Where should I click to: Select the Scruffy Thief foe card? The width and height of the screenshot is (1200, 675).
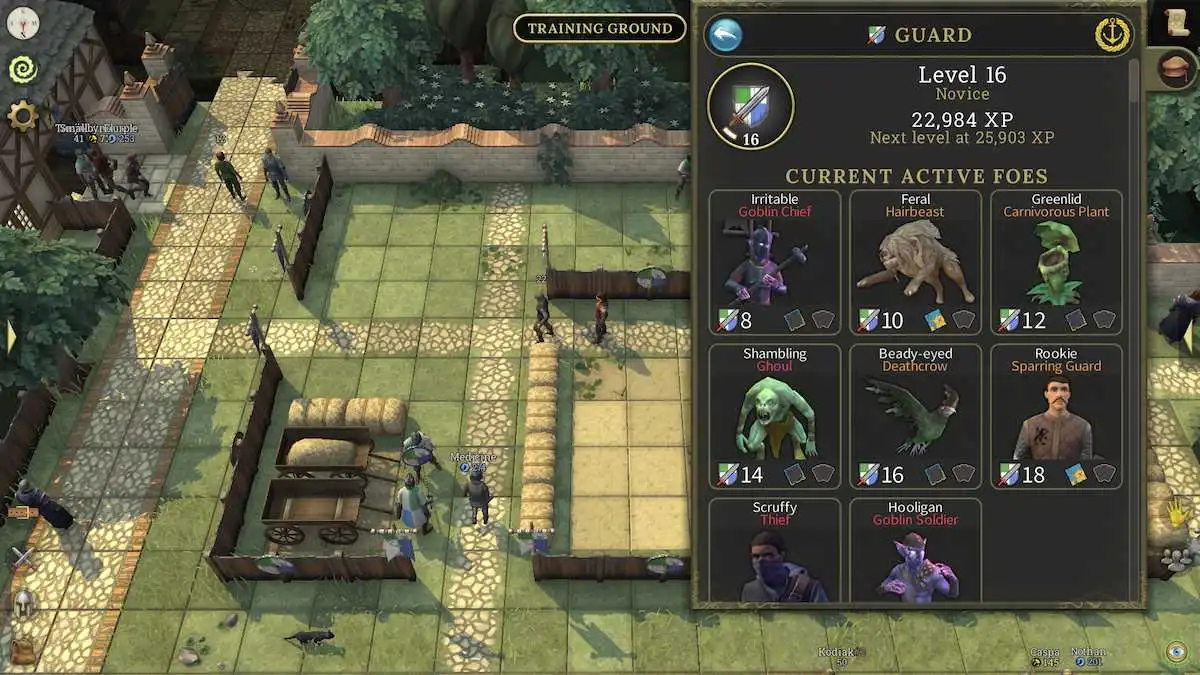(x=775, y=551)
